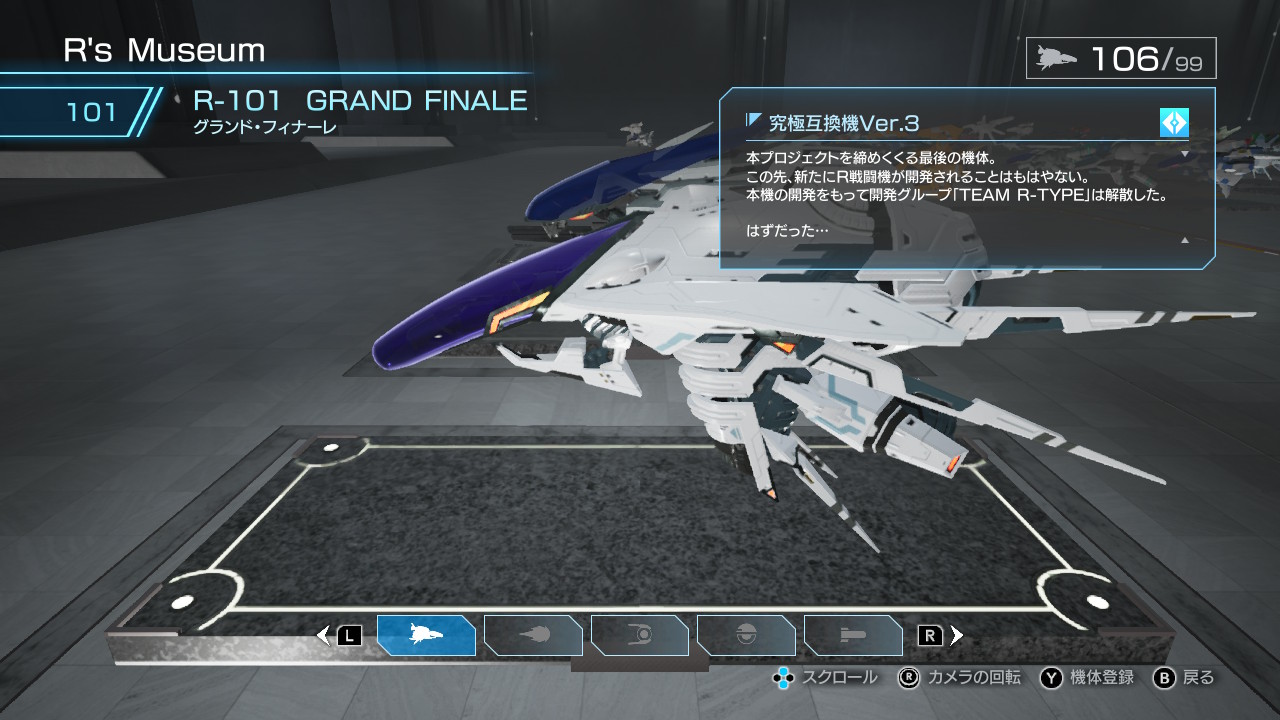Open the Force device tab
1280x720 pixels.
tap(640, 635)
